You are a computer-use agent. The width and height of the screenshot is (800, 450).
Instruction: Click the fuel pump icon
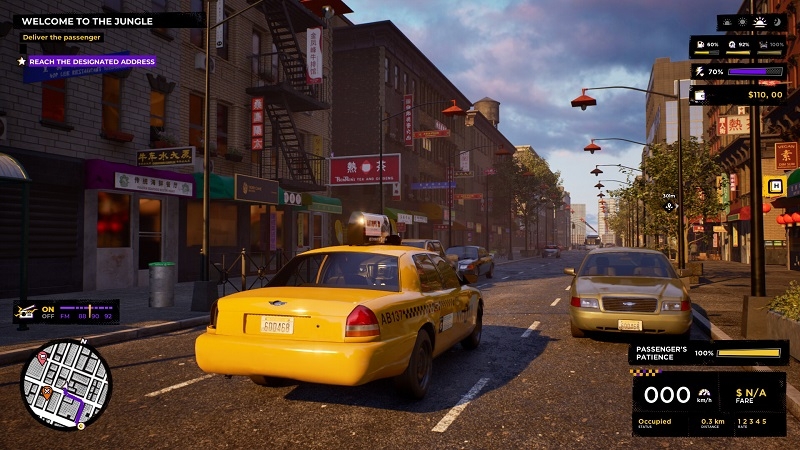pyautogui.click(x=700, y=45)
